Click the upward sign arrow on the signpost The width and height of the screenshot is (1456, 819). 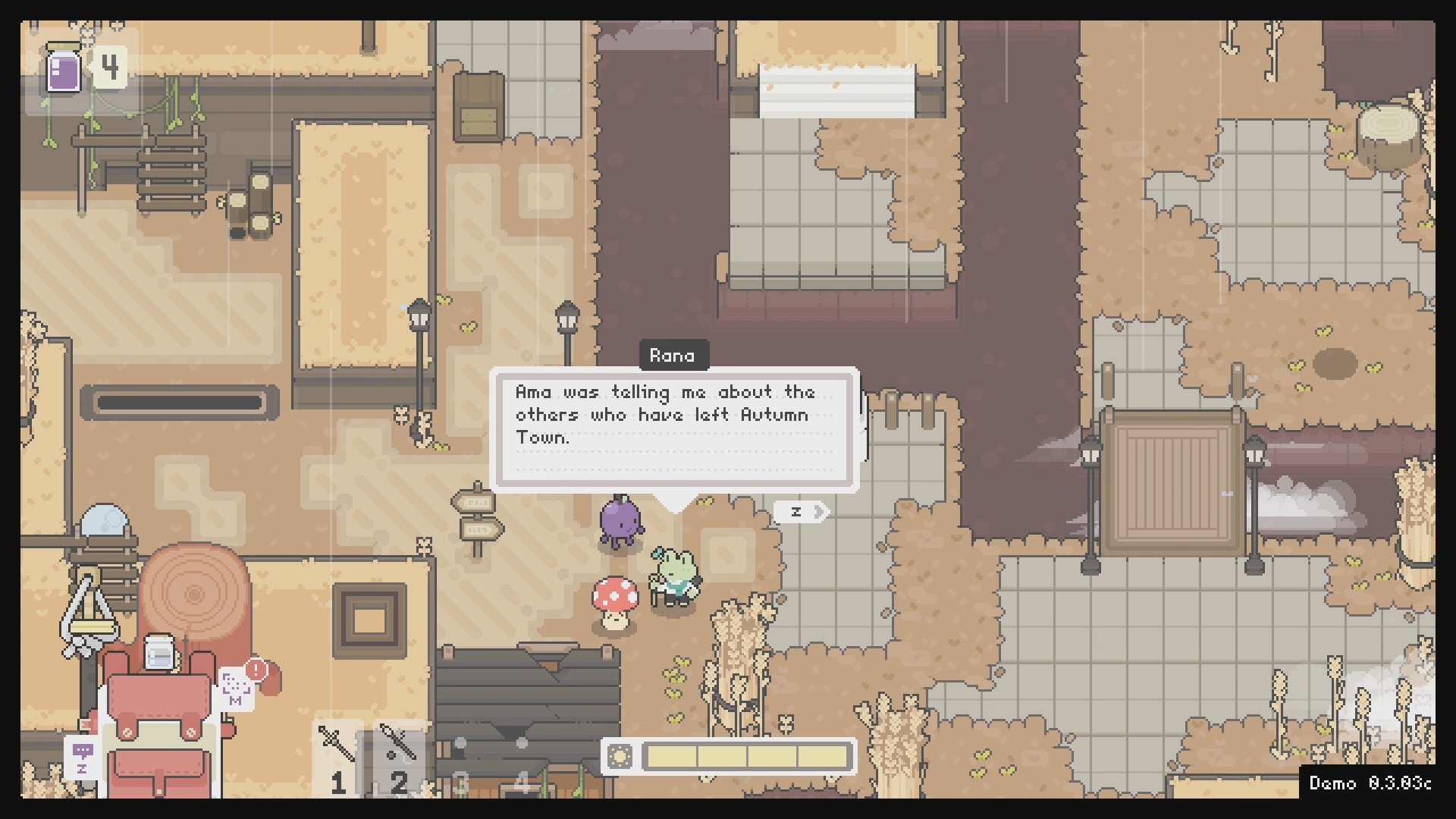pyautogui.click(x=476, y=500)
